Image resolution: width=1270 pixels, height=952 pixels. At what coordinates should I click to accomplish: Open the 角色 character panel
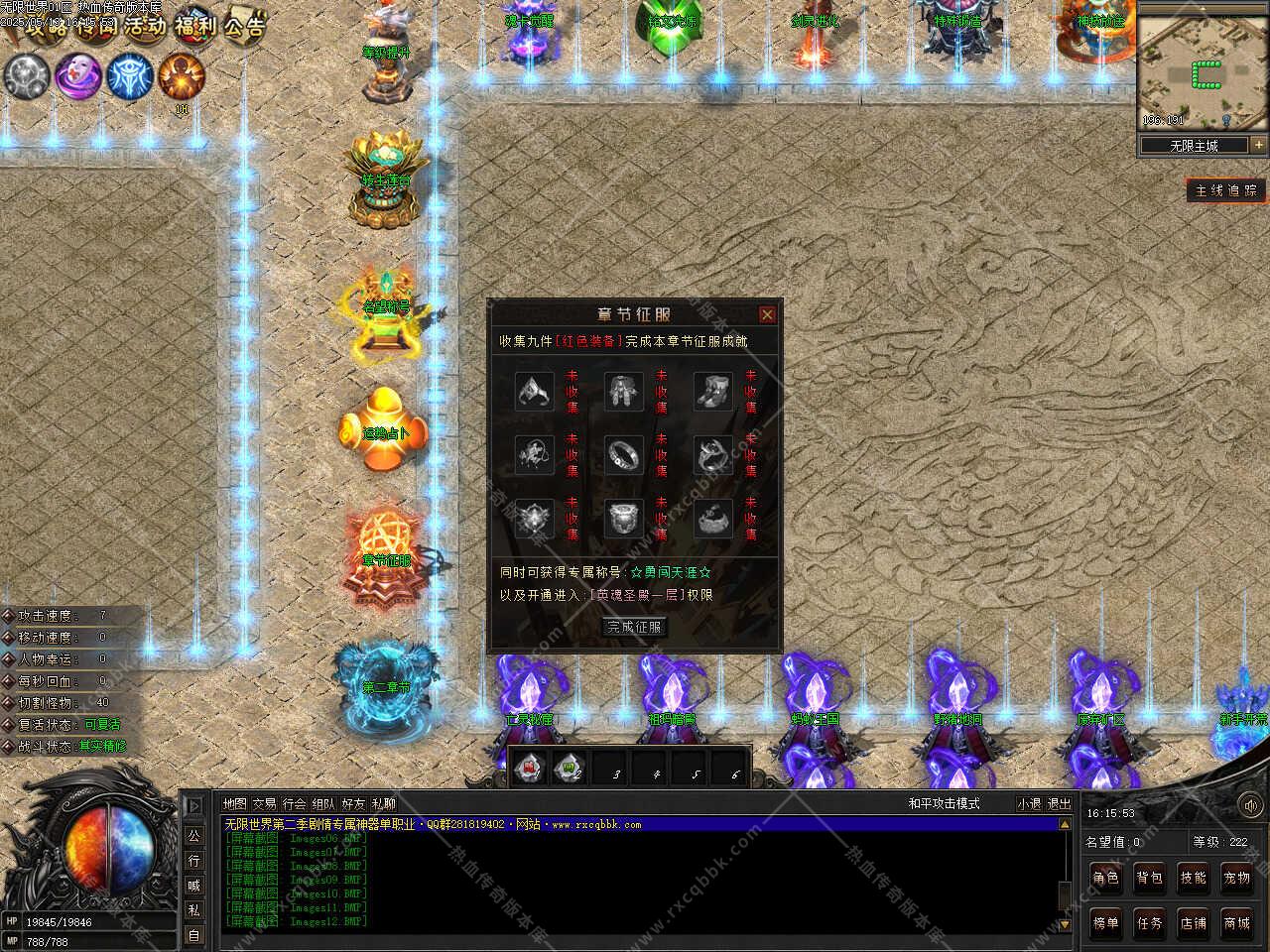click(x=1105, y=878)
